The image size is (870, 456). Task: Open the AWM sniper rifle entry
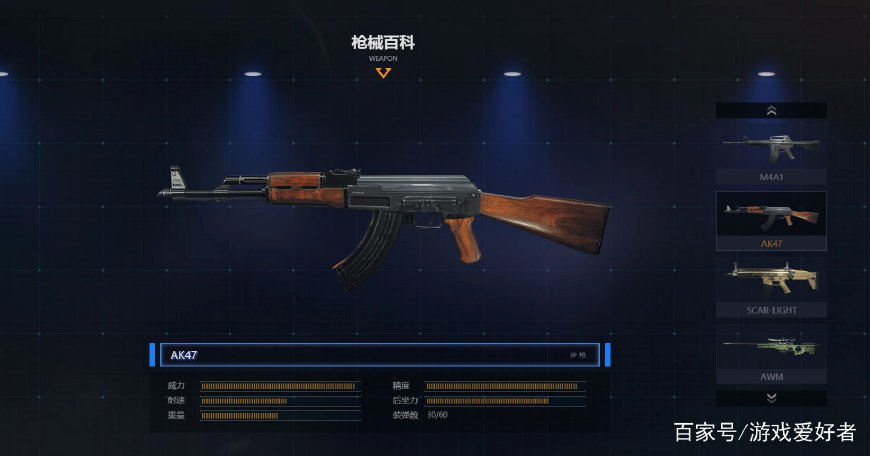[x=771, y=352]
